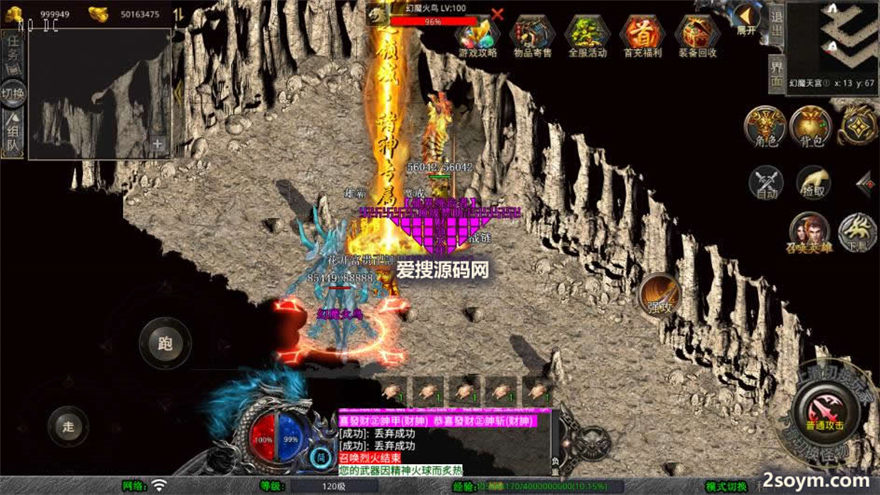Activate 召唤英雄 summon hero
Viewport: 880px width, 495px height.
(x=808, y=231)
